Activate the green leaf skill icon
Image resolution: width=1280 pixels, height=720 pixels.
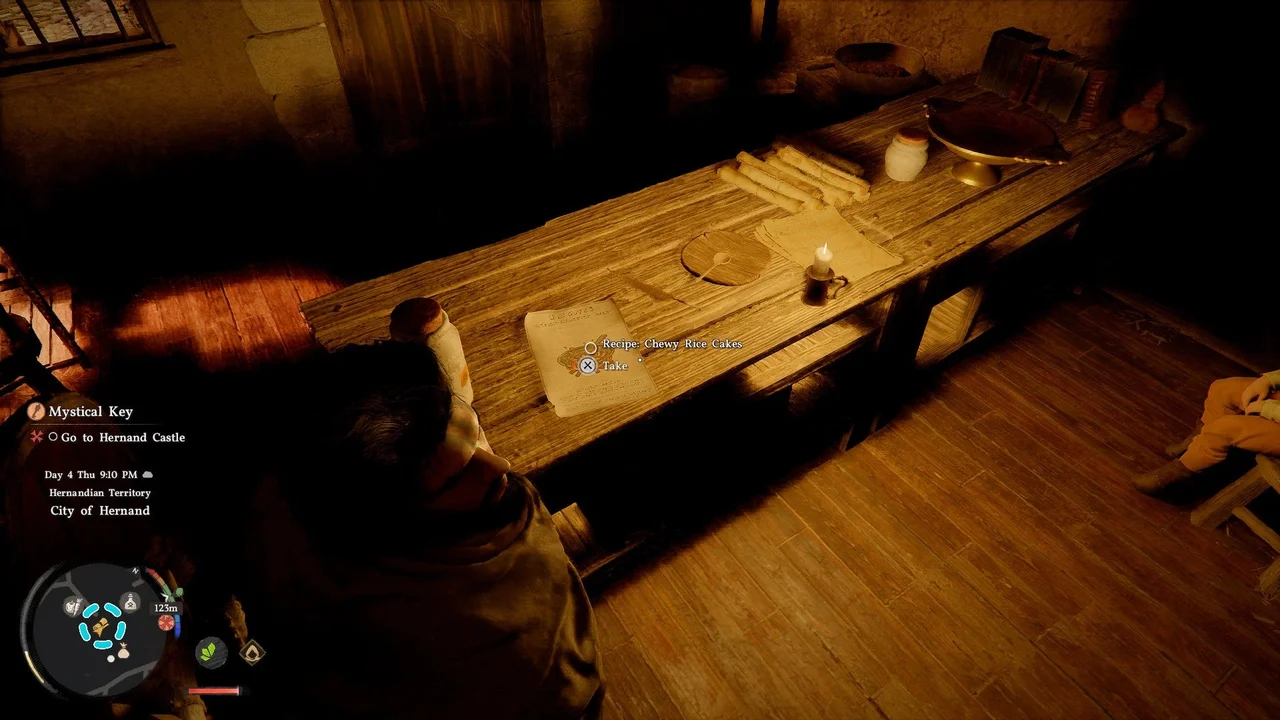point(211,652)
